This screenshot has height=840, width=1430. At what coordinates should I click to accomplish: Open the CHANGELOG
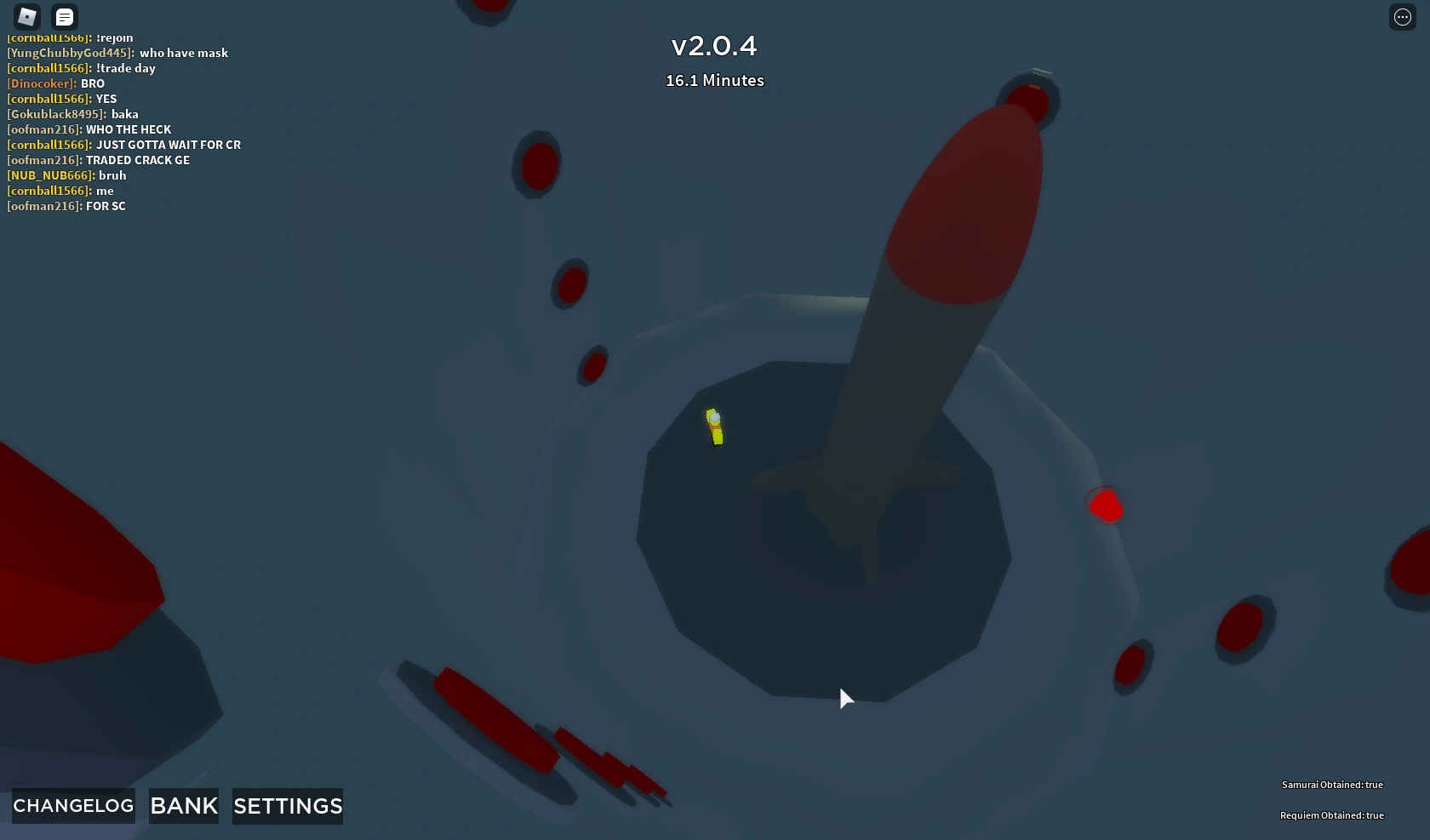[x=71, y=805]
